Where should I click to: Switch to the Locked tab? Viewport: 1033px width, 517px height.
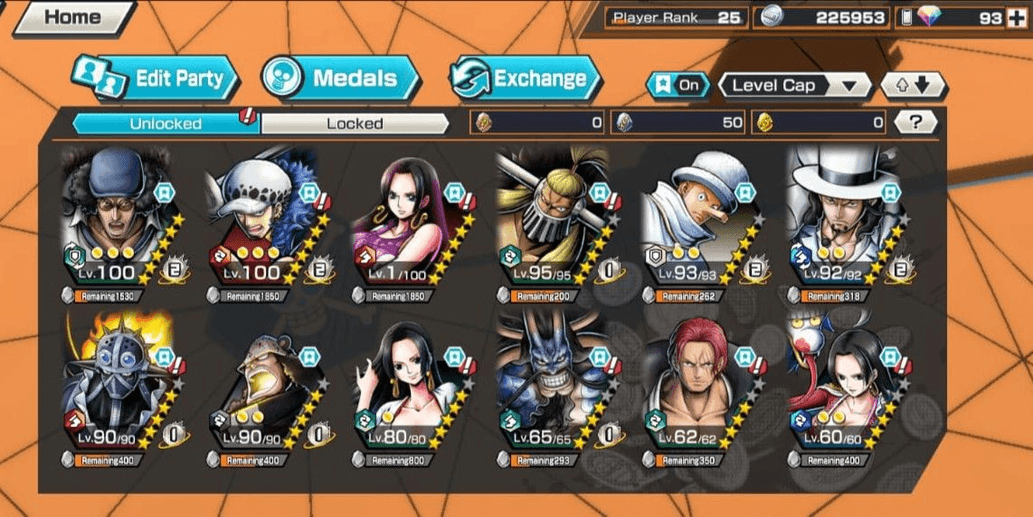pos(354,123)
